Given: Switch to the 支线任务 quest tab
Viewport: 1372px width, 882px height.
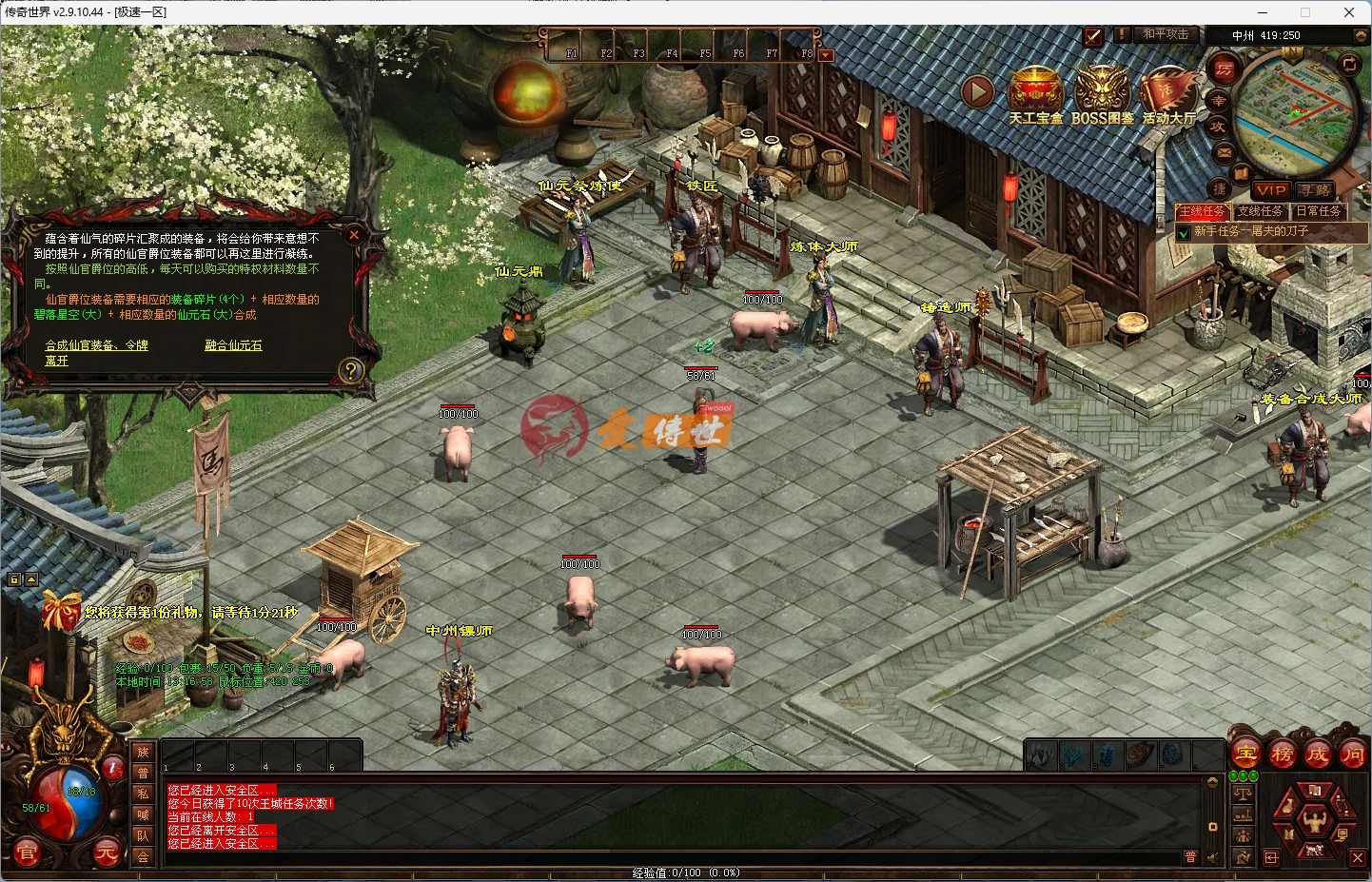Looking at the screenshot, I should 1261,211.
